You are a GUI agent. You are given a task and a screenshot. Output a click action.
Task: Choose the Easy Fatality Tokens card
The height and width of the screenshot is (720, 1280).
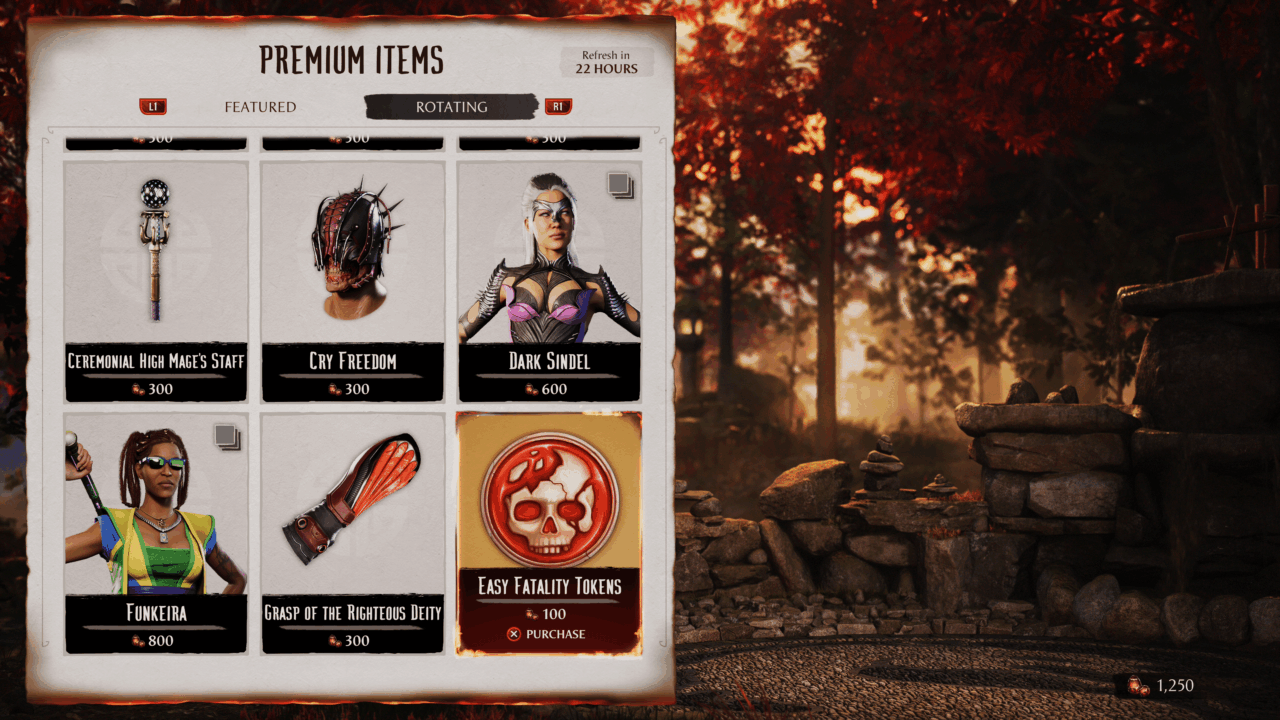pos(549,510)
